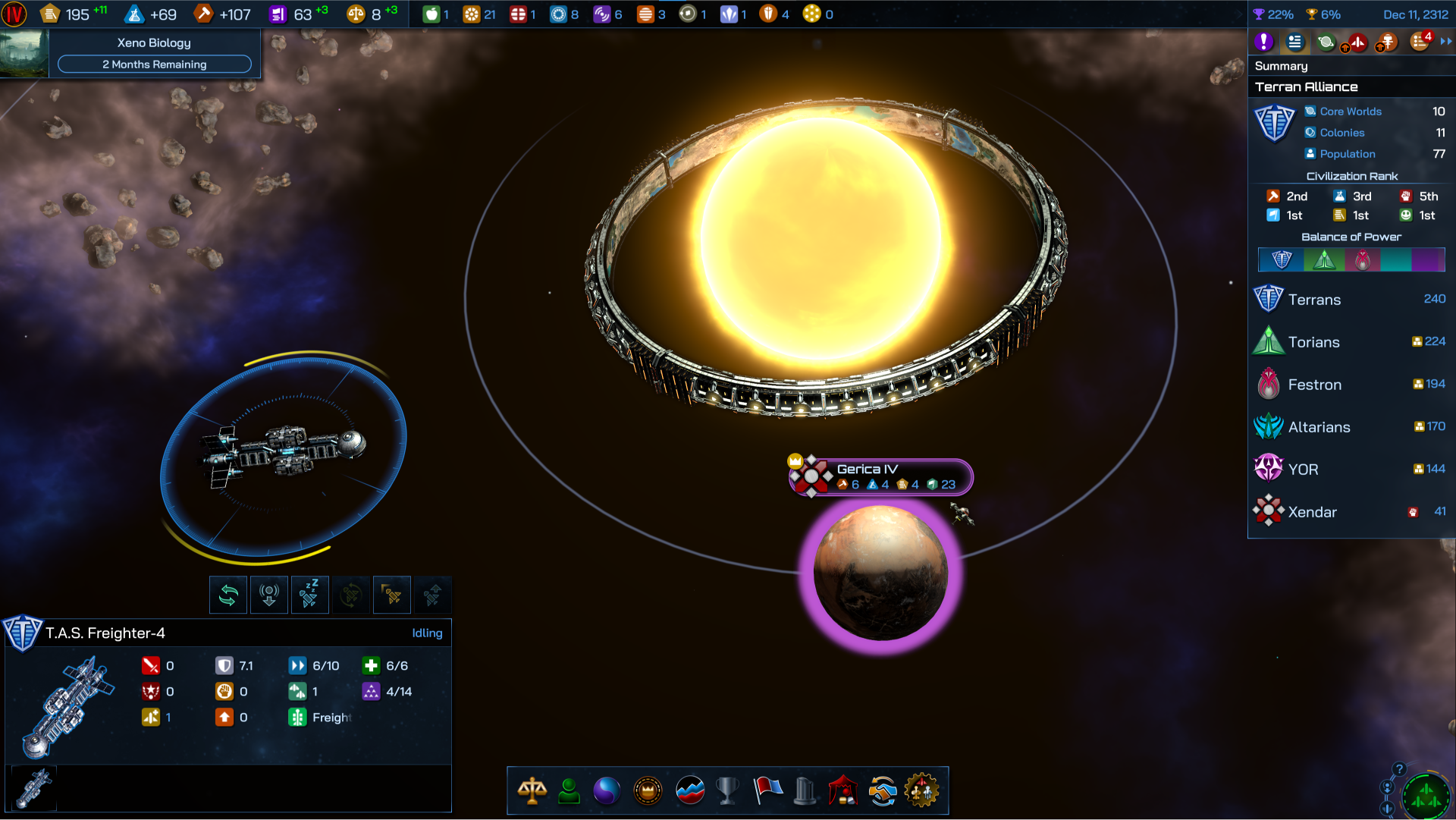This screenshot has height=820, width=1456.
Task: Show the graph statistics screen
Action: tap(689, 791)
